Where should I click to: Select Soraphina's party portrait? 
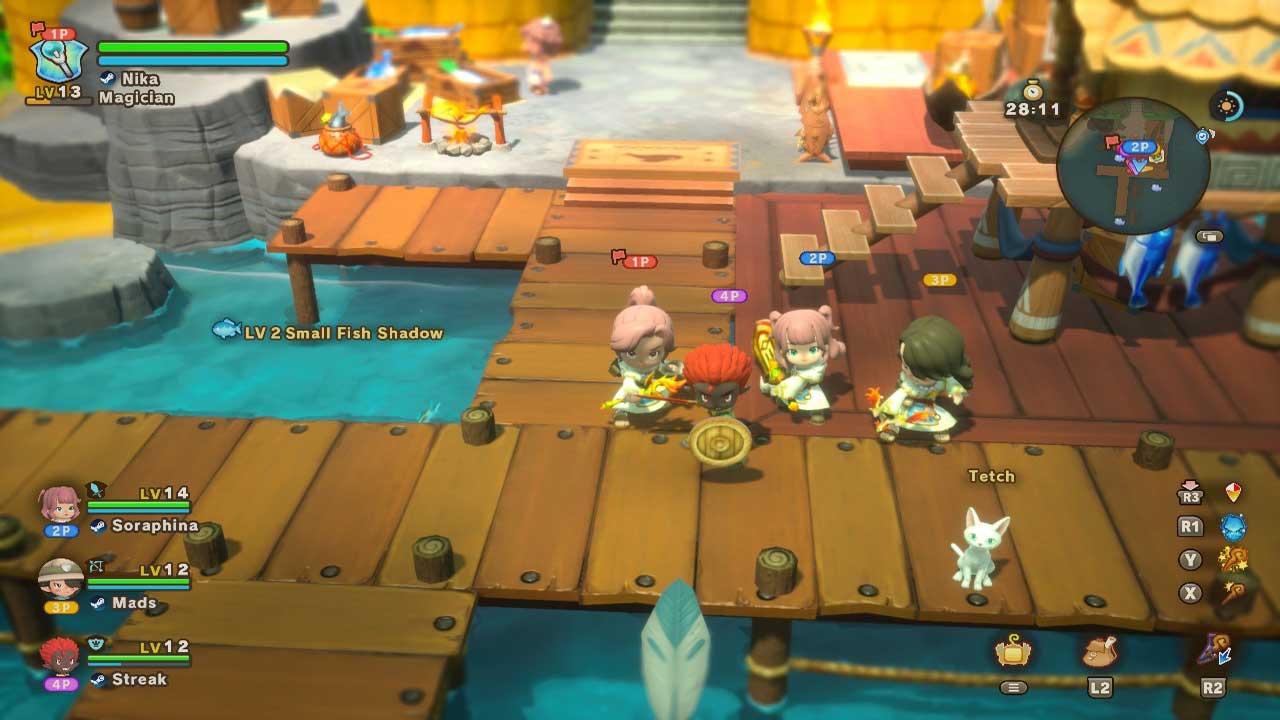(x=60, y=505)
